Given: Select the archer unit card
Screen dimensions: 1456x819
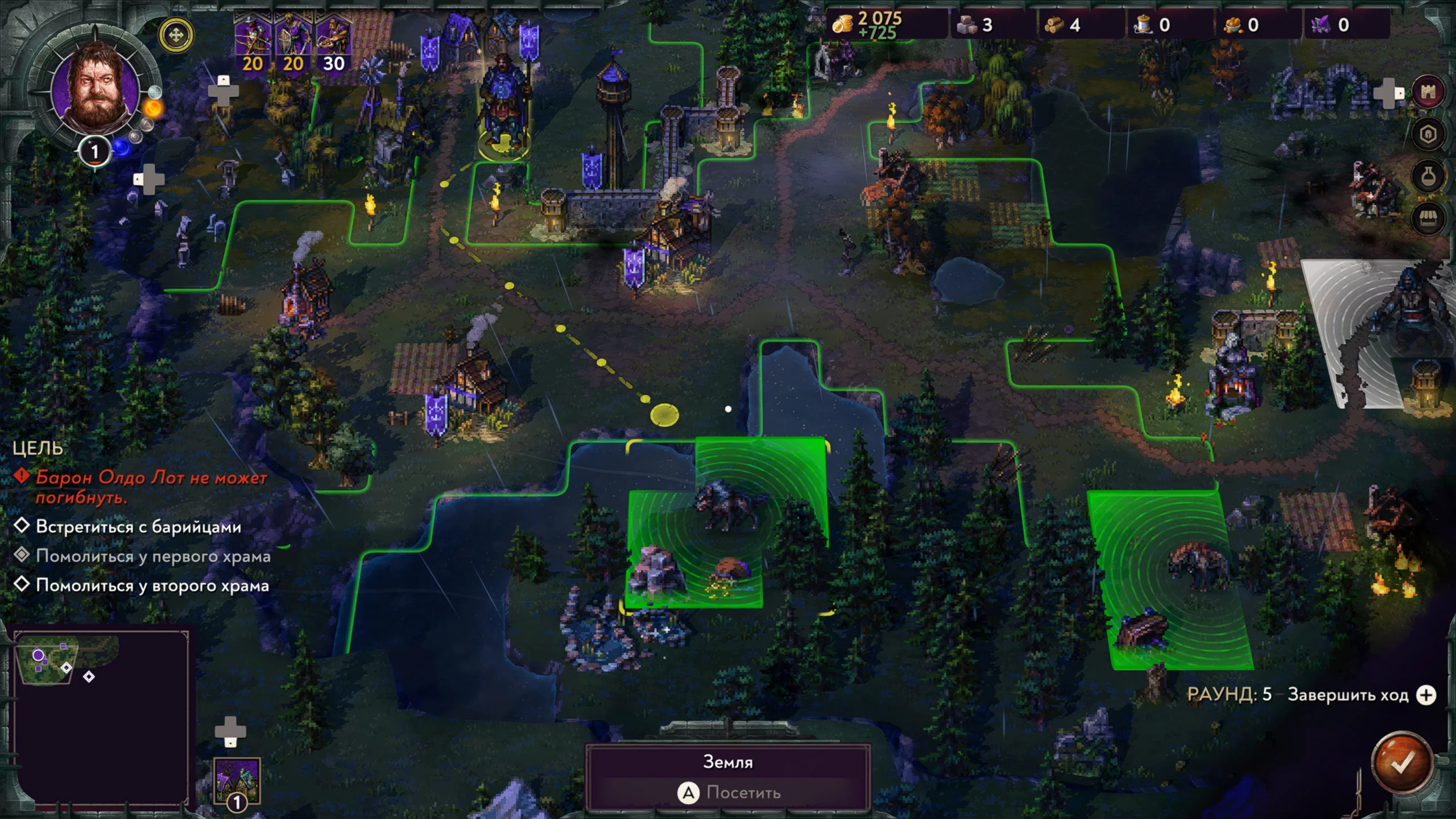Looking at the screenshot, I should 253,45.
